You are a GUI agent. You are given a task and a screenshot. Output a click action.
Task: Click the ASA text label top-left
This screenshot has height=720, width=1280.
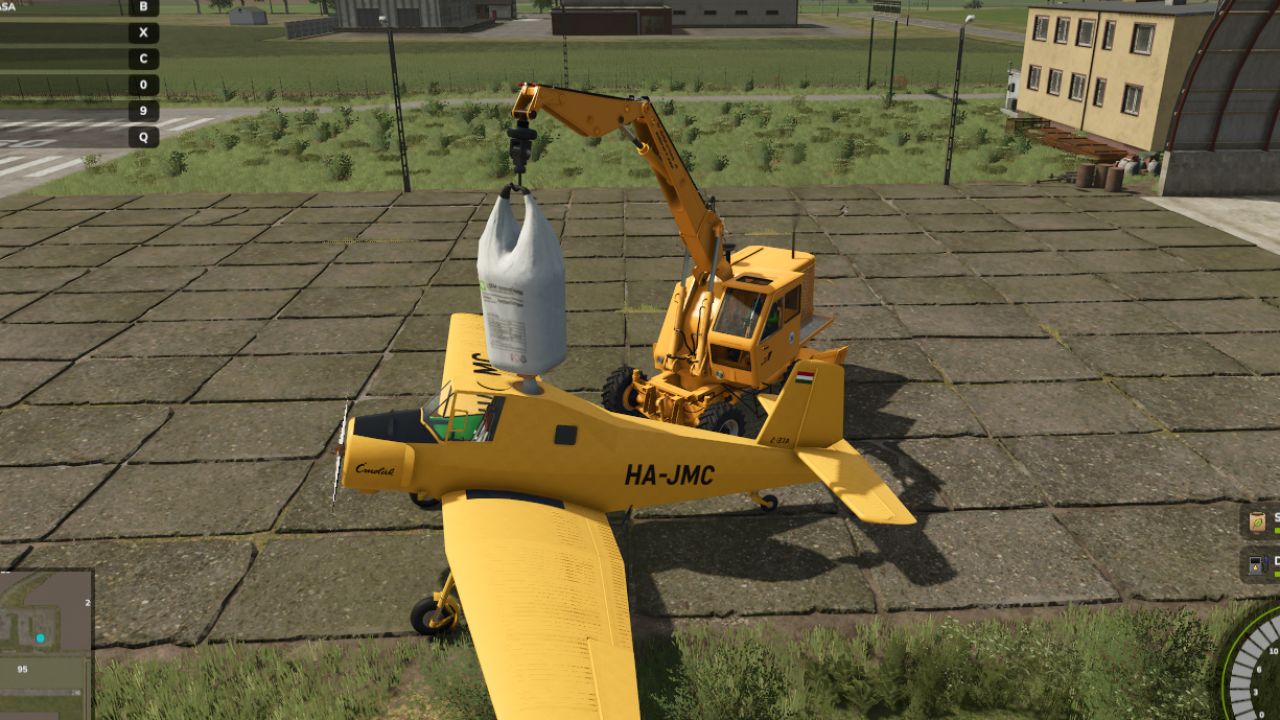[x=8, y=7]
